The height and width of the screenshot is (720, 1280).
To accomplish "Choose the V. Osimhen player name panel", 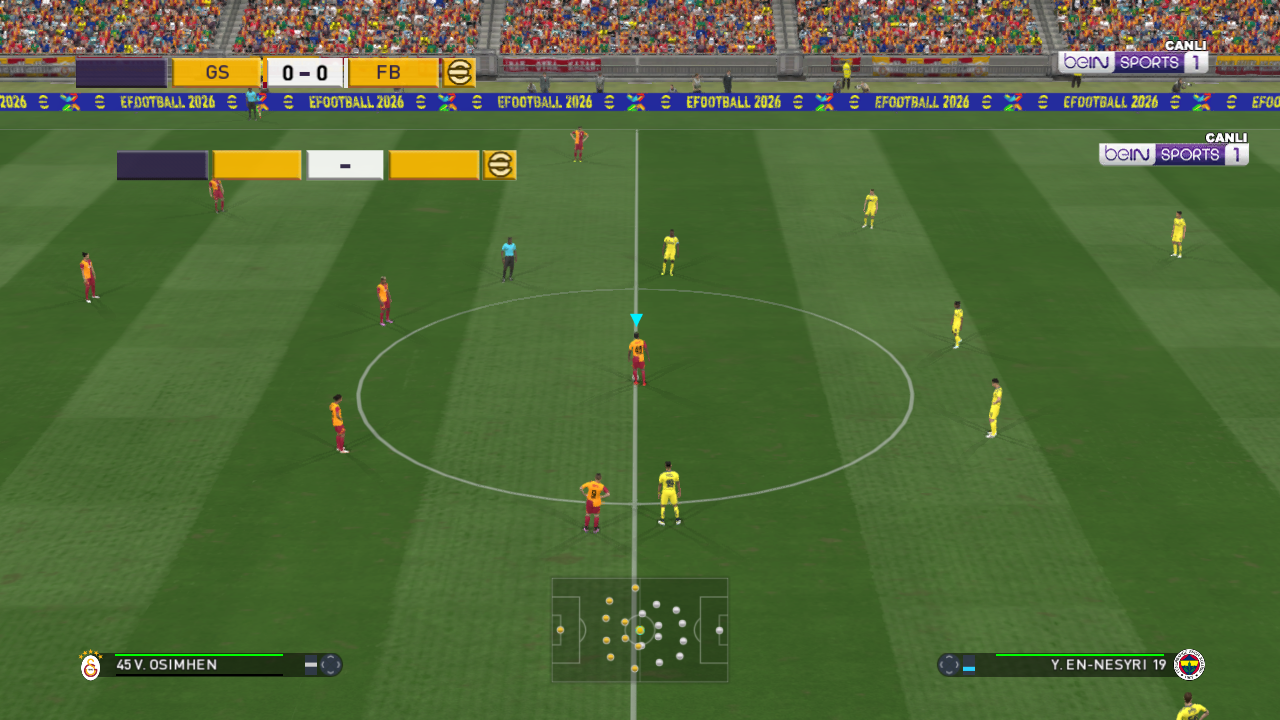I will tap(198, 665).
